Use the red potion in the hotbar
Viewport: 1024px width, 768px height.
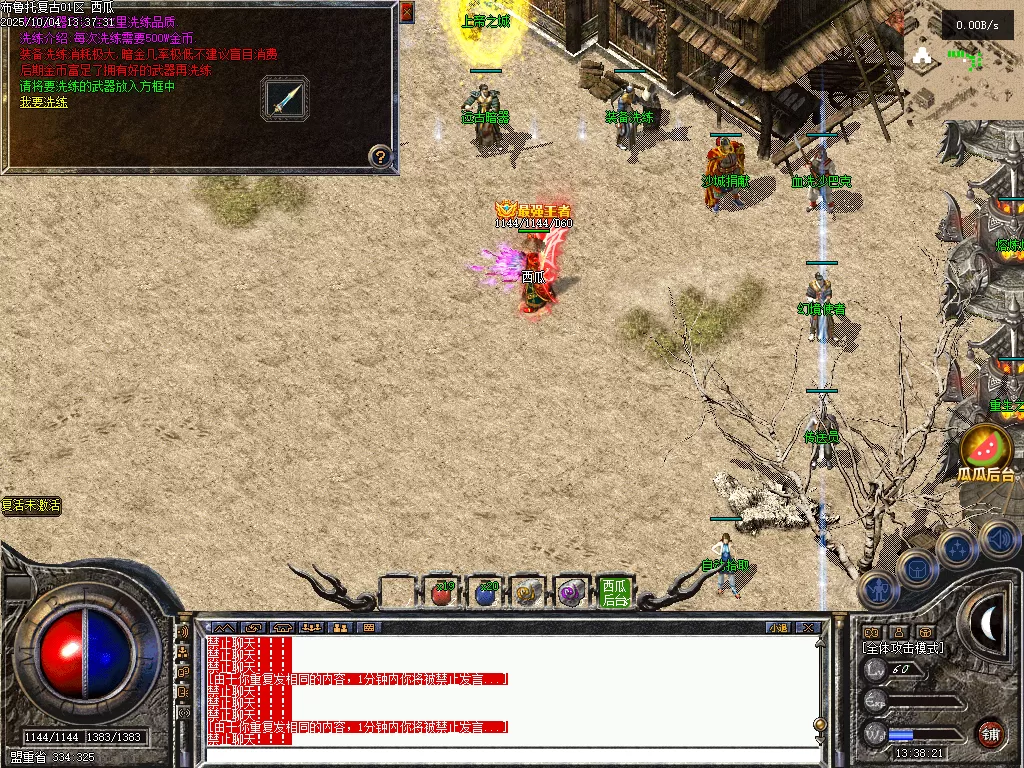coord(442,594)
